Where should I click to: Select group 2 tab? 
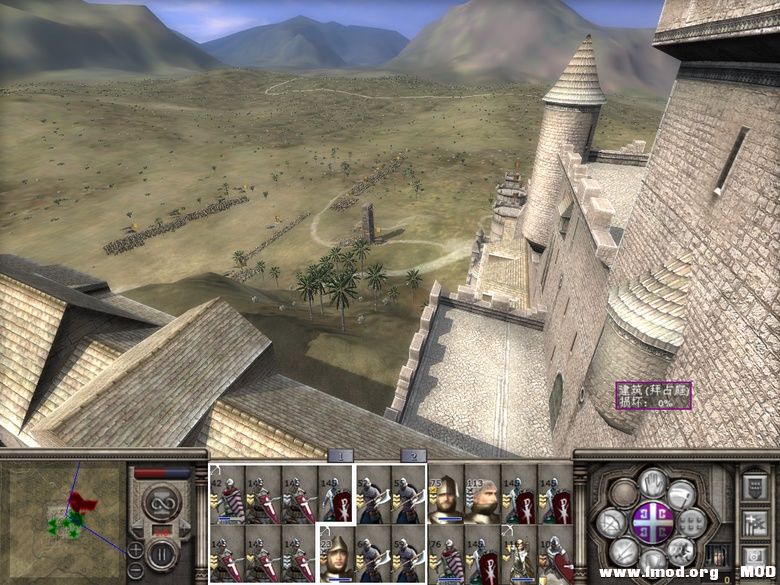click(412, 456)
